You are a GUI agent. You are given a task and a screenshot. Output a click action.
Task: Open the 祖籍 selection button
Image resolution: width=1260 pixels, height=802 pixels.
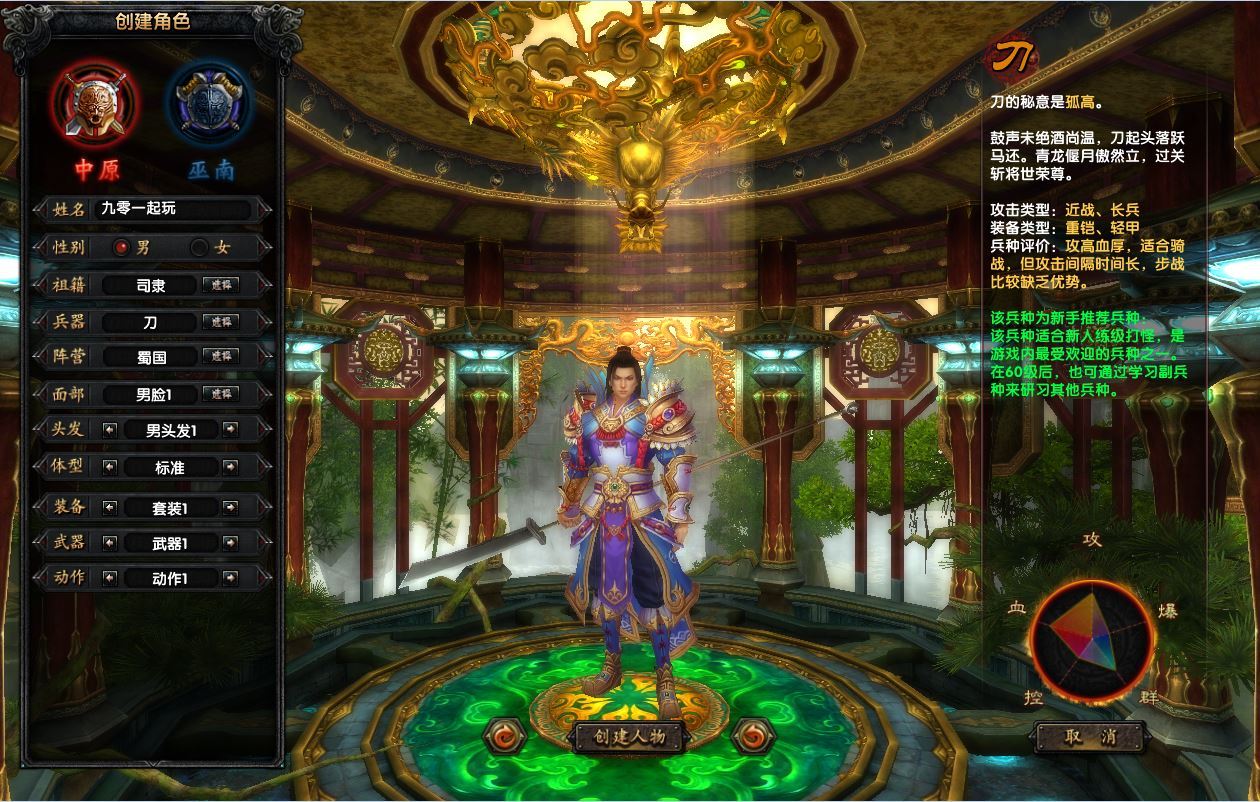click(x=220, y=285)
